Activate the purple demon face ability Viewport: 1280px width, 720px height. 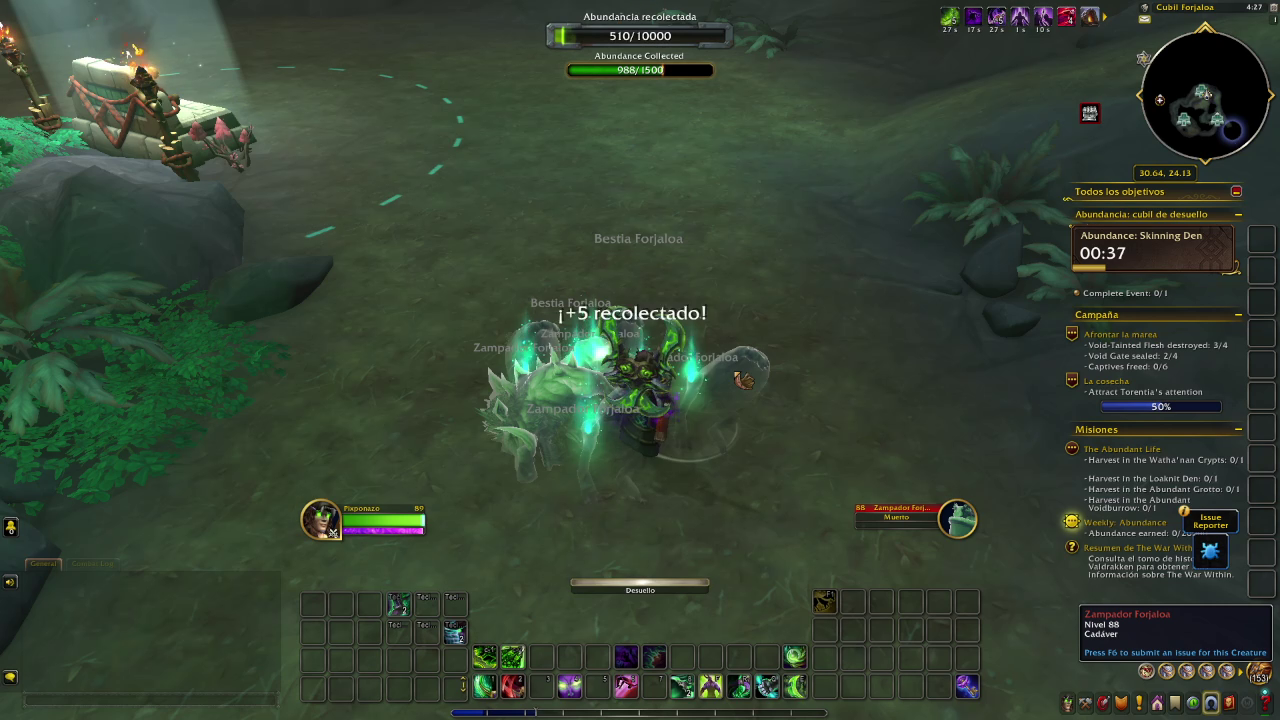pos(570,686)
